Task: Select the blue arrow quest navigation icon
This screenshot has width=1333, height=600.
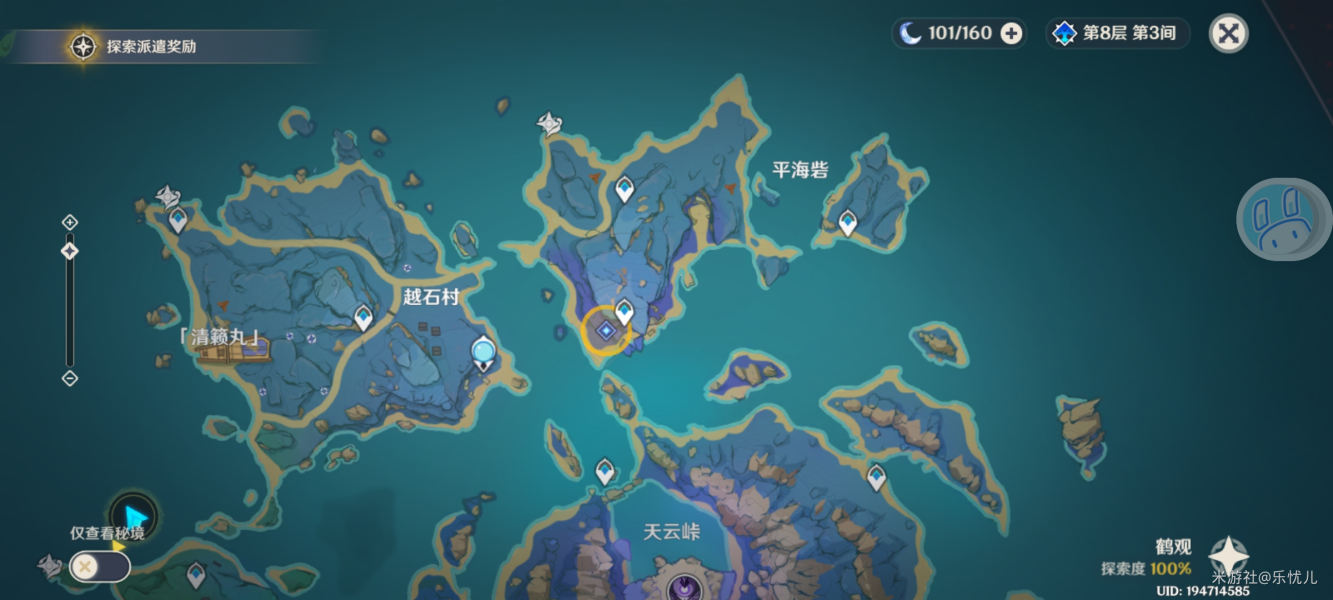Action: click(134, 517)
